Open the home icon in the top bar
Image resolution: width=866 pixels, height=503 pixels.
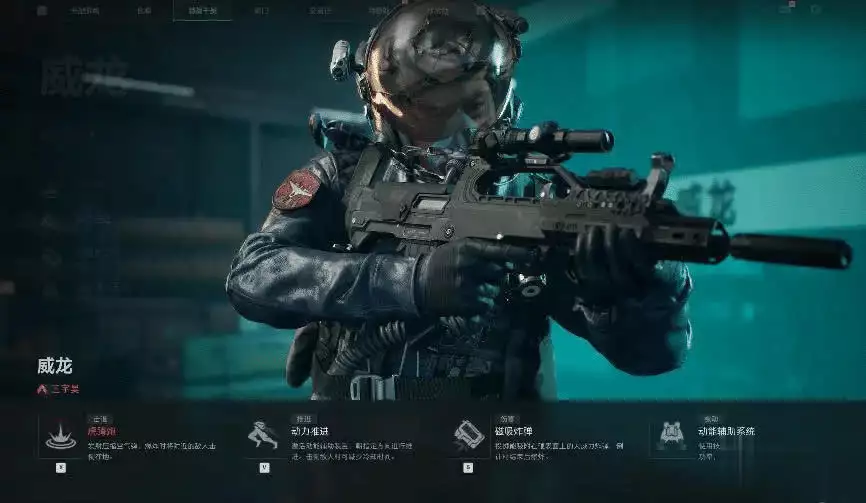(x=41, y=11)
